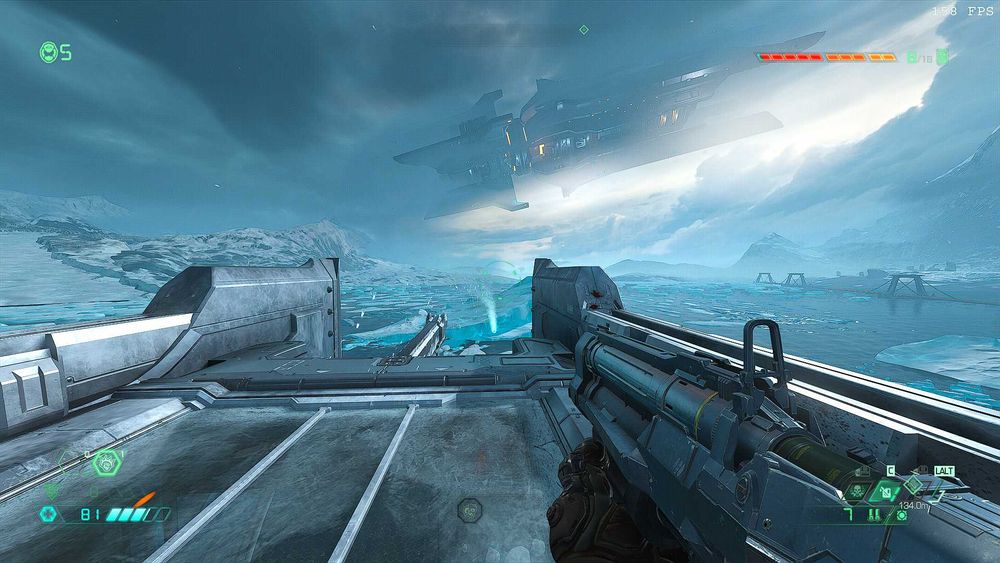1000x563 pixels.
Task: Activate the skull grenade equipment icon
Action: pyautogui.click(x=859, y=492)
